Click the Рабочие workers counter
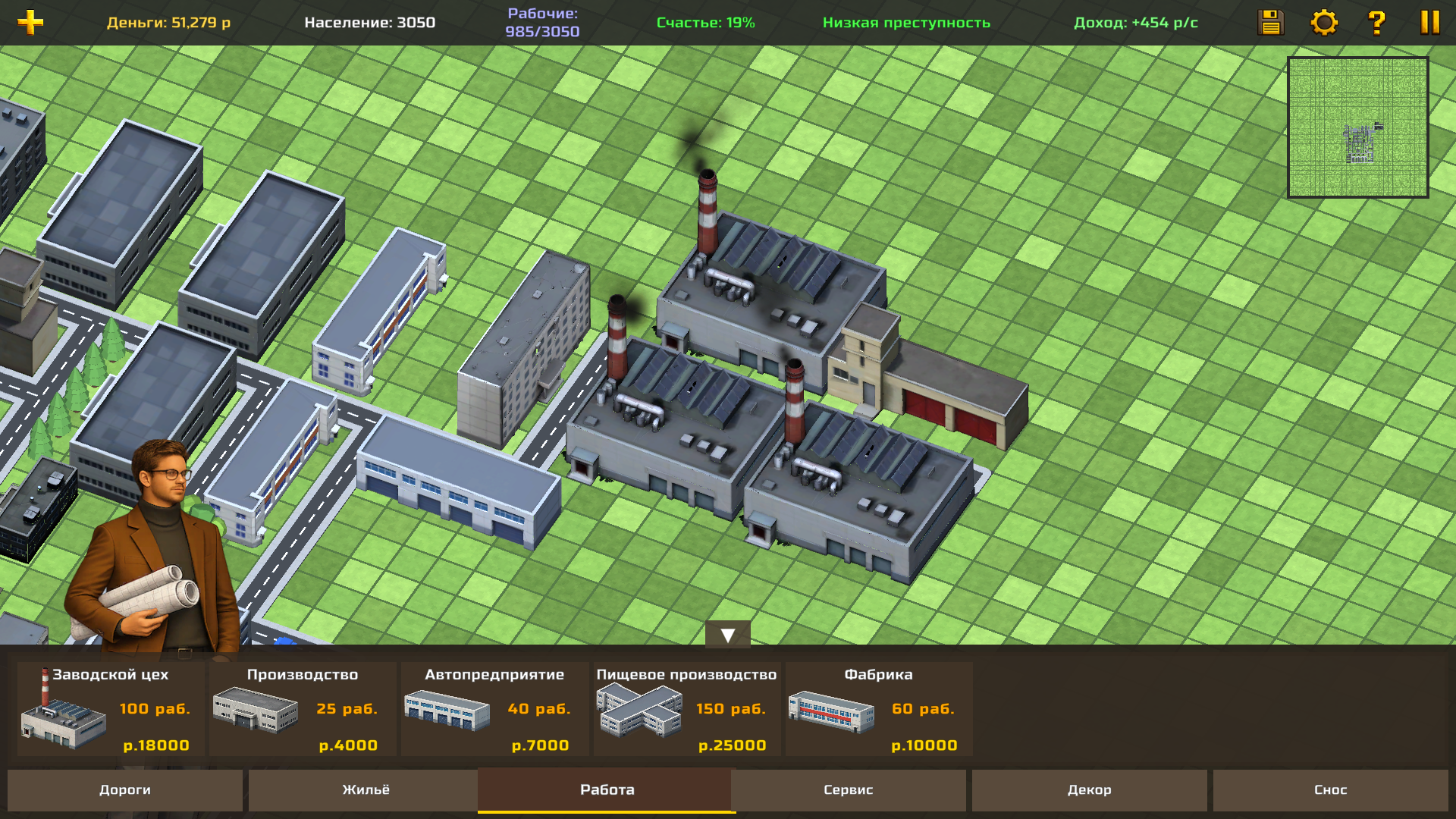 (x=543, y=22)
